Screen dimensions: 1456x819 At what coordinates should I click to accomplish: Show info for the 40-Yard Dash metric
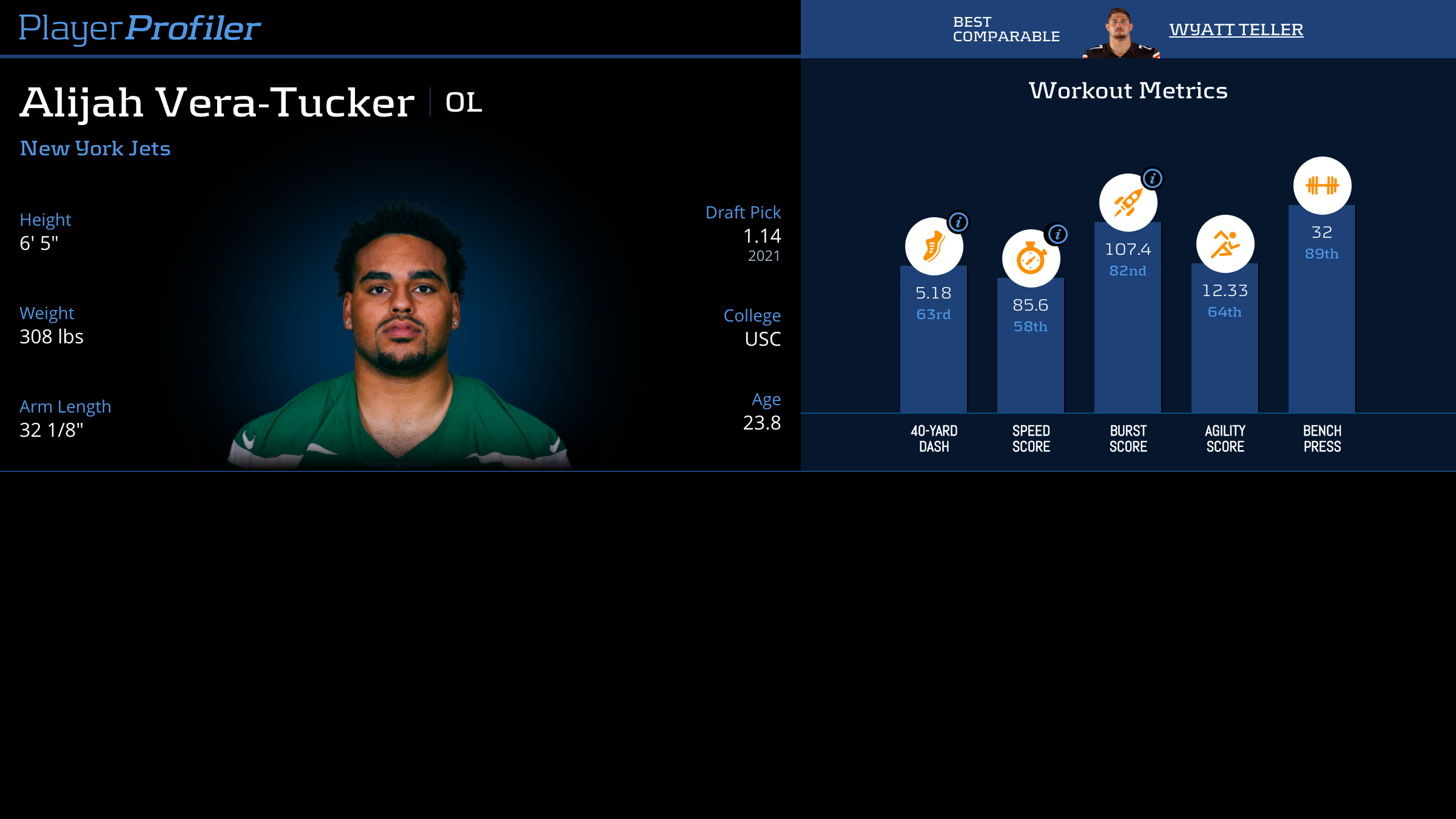959,222
